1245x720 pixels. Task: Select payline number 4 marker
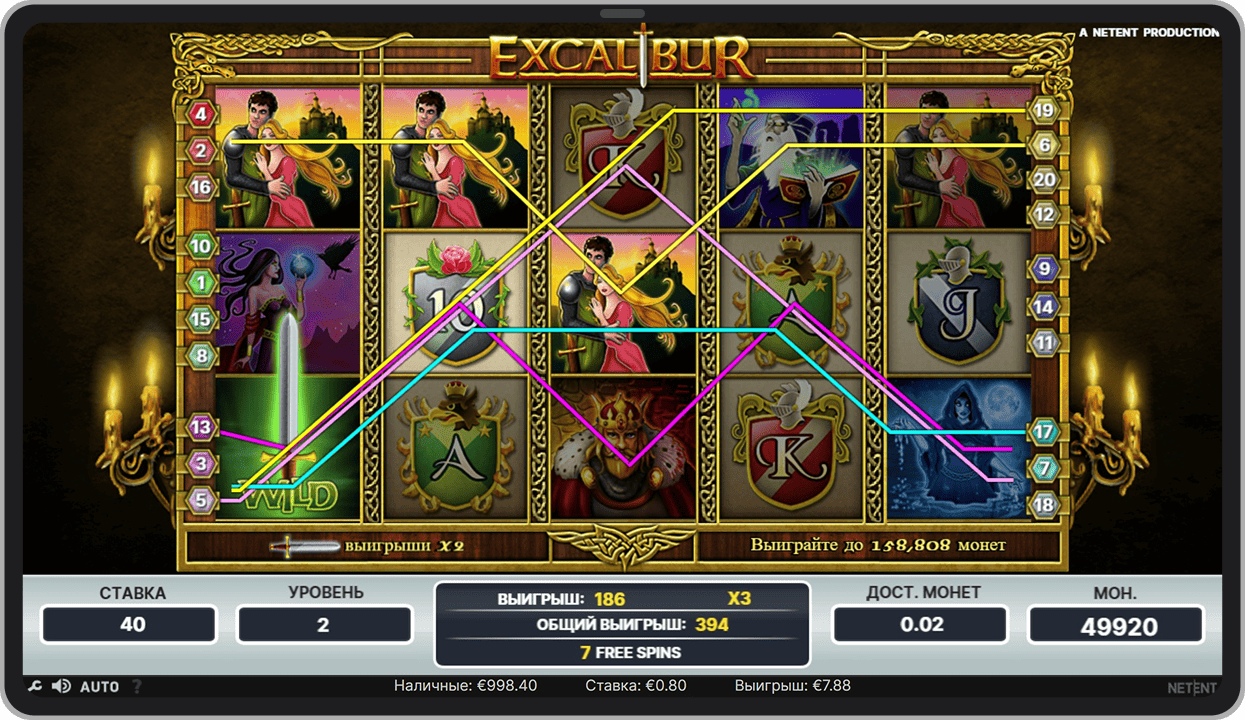click(x=202, y=114)
